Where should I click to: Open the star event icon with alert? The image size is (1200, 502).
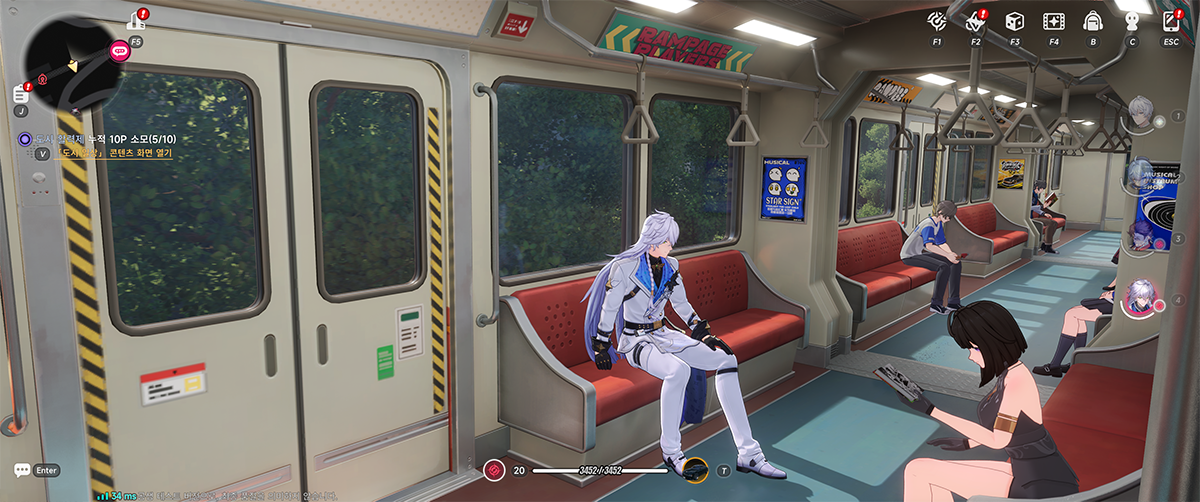click(975, 21)
